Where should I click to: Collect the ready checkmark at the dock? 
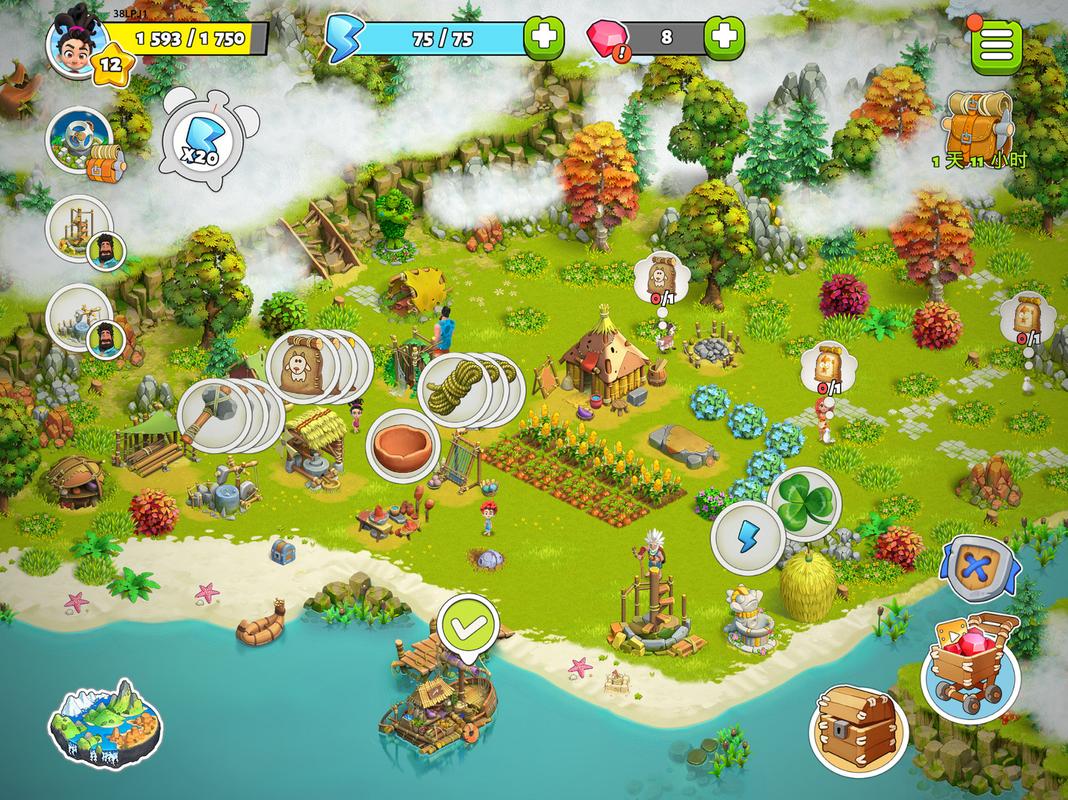468,627
